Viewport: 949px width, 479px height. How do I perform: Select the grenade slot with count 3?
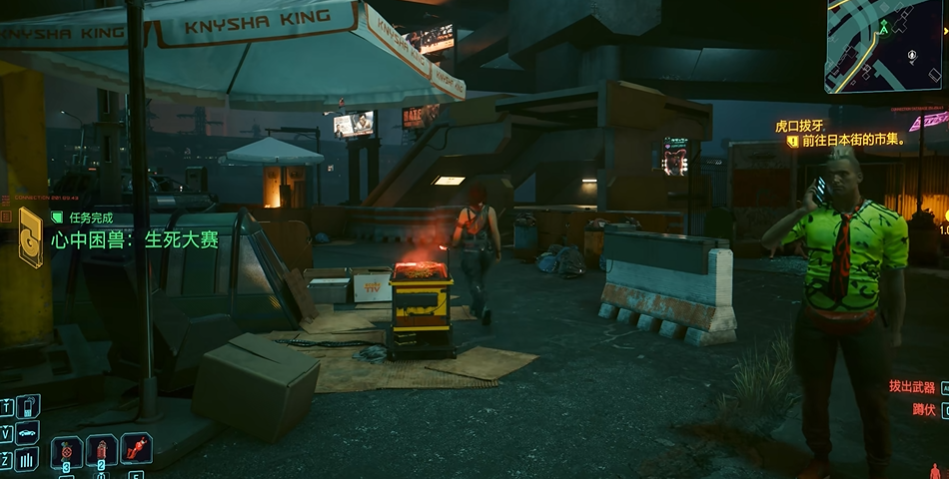(67, 452)
